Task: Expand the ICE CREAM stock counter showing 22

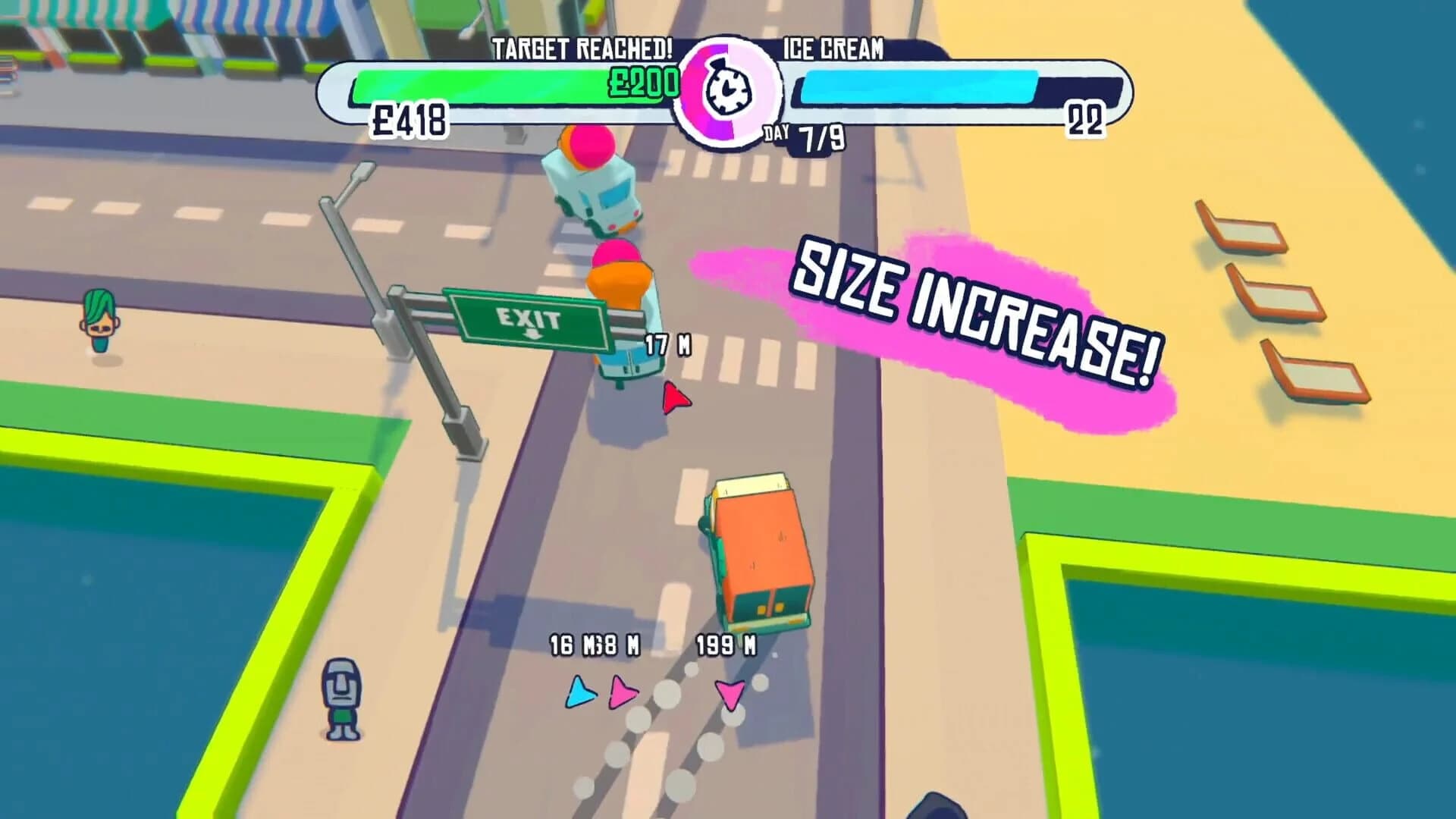Action: click(x=1086, y=120)
